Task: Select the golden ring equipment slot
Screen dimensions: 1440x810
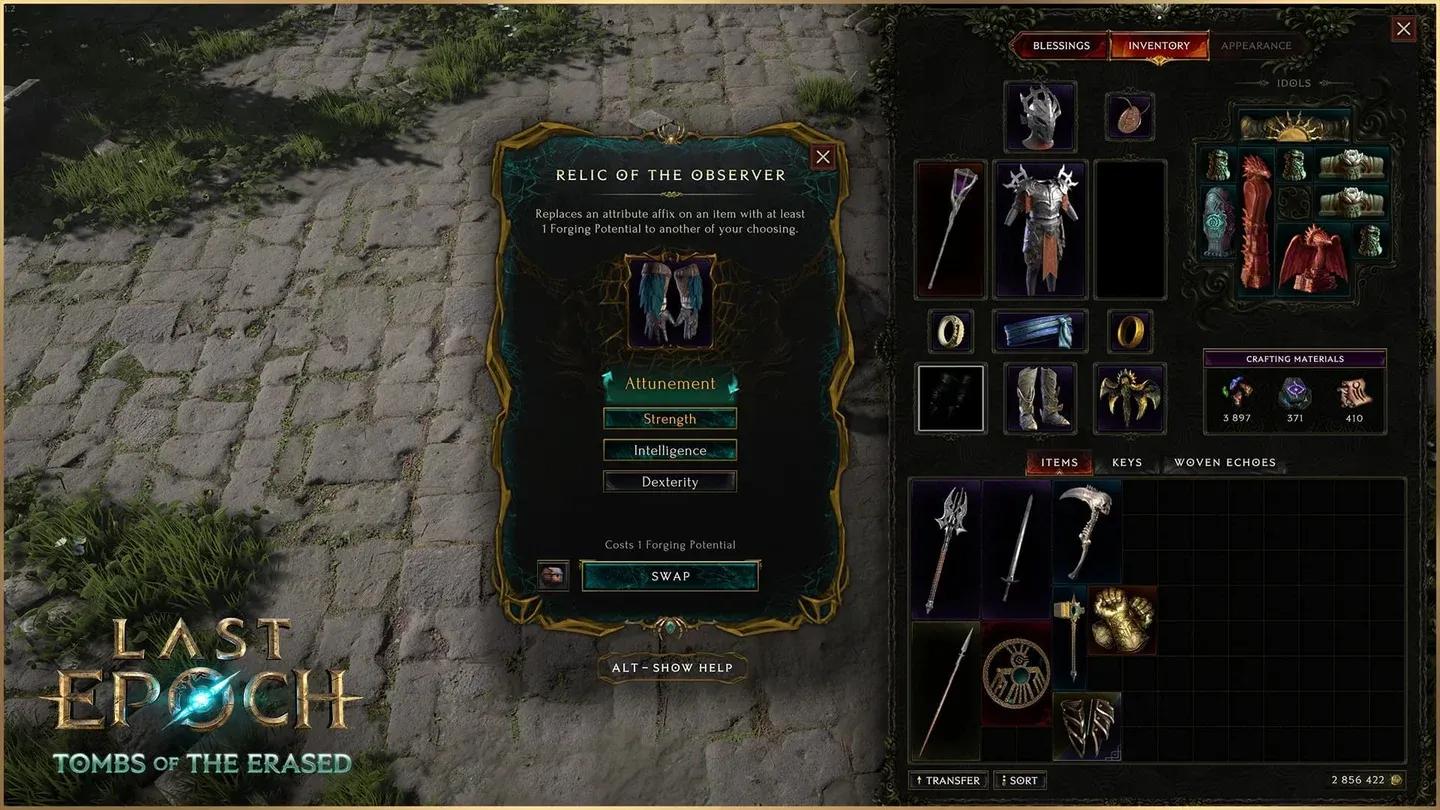Action: [1129, 331]
